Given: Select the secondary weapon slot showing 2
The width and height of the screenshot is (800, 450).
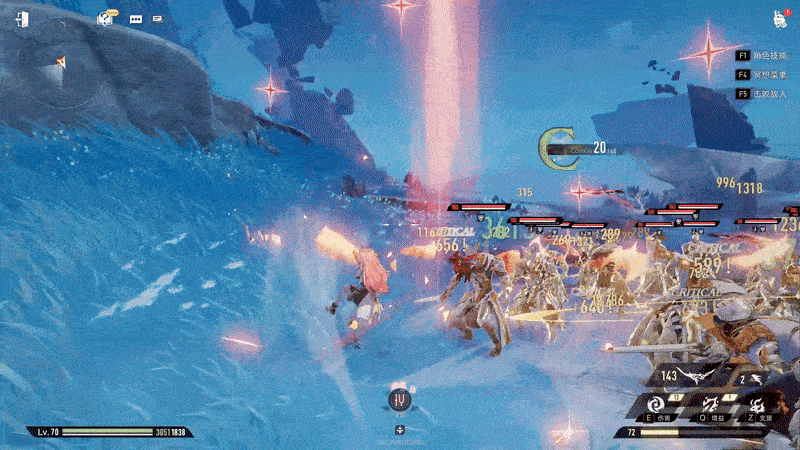Looking at the screenshot, I should pos(755,378).
